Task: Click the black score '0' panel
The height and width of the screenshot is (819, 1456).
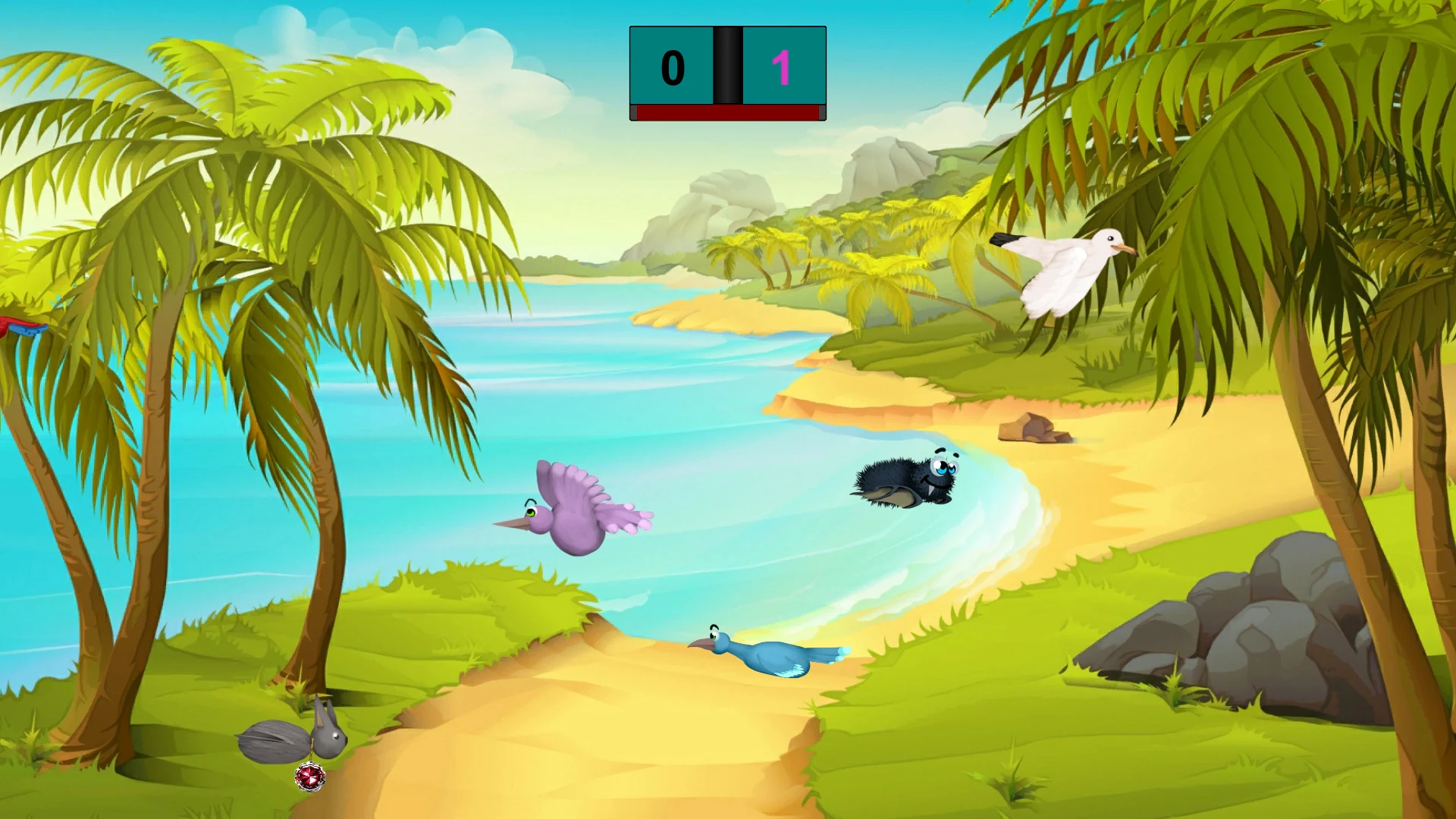Action: point(670,67)
